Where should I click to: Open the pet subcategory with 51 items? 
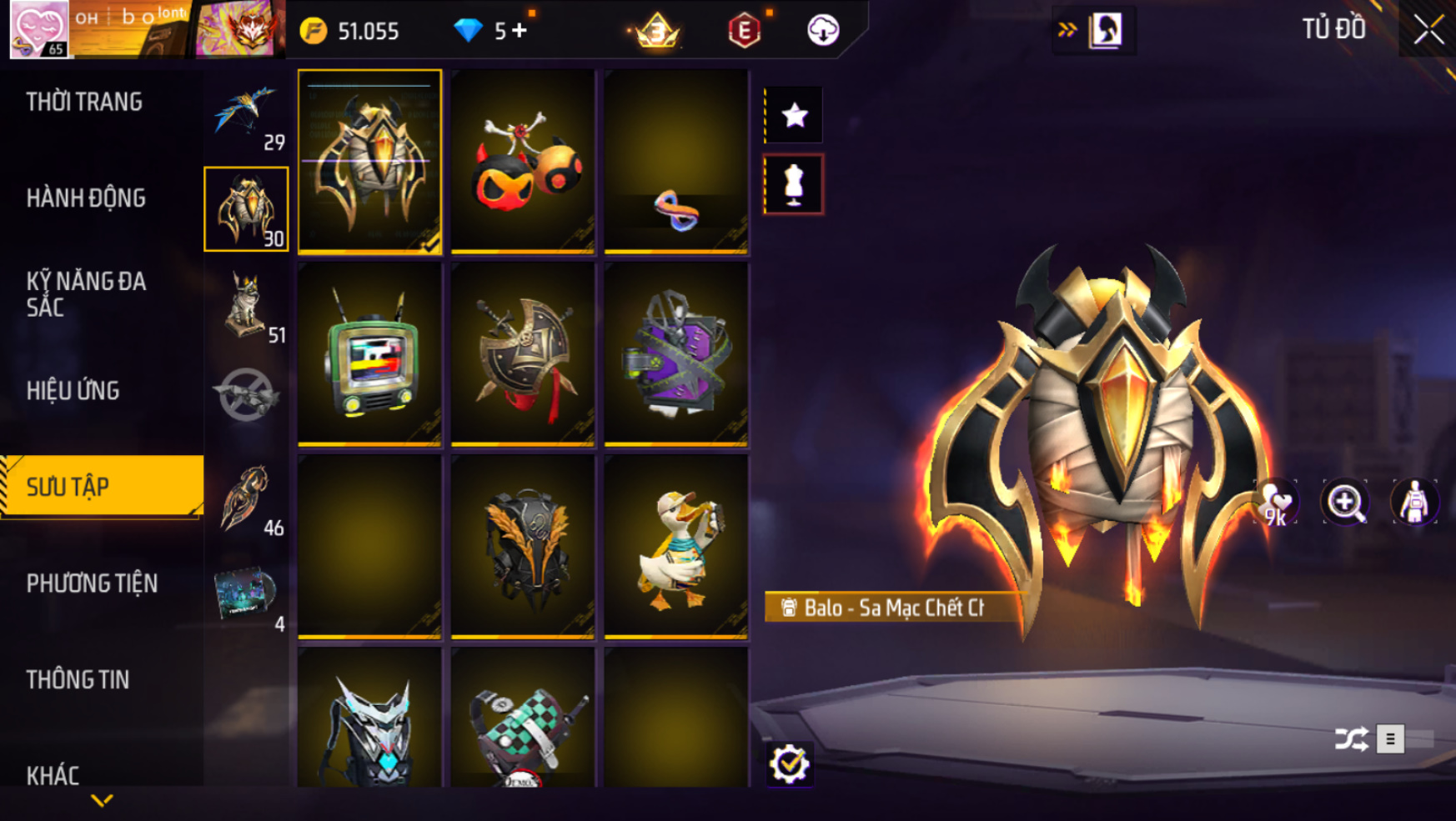click(x=247, y=305)
